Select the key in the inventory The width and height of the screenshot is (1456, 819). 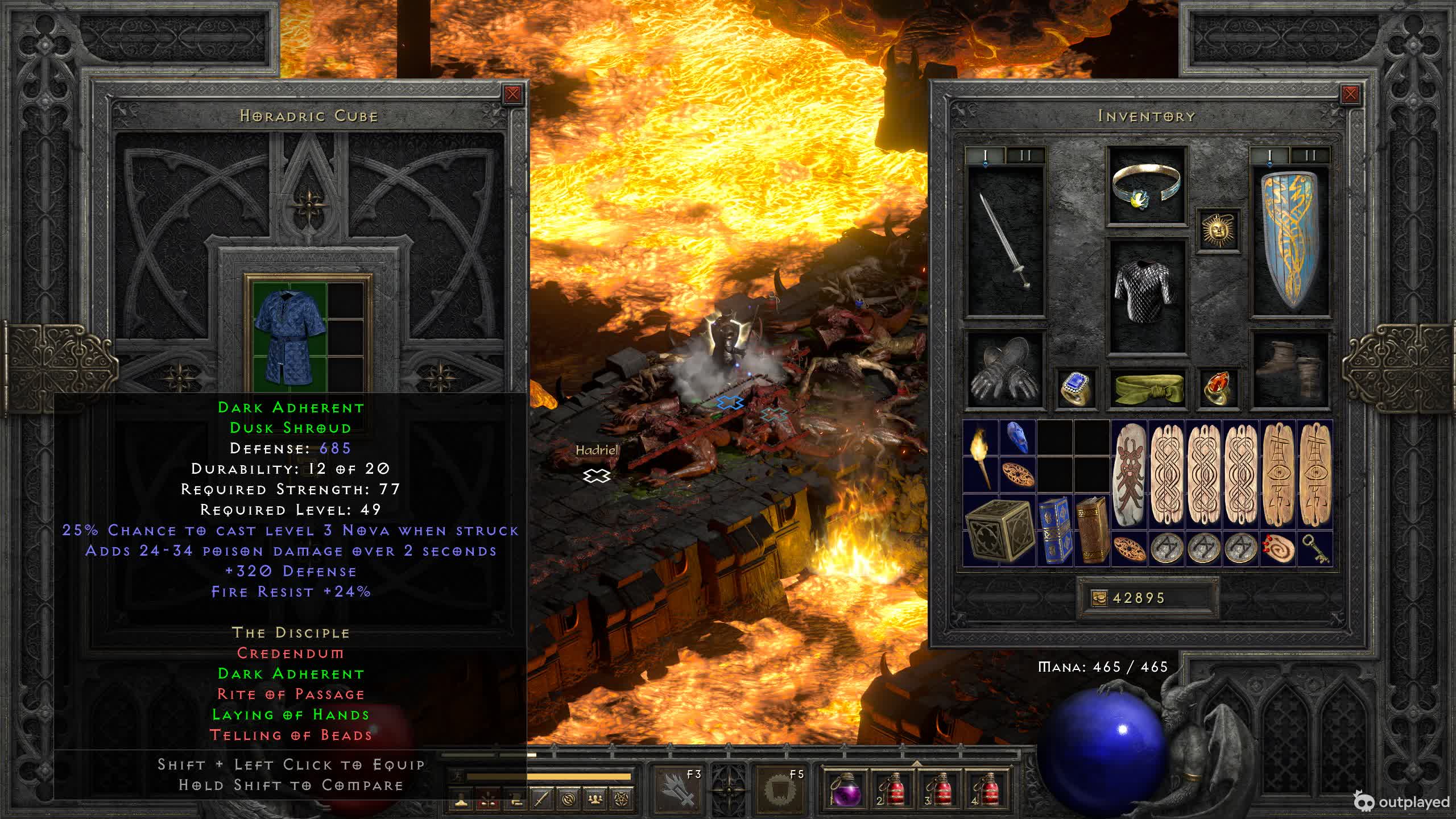[x=1315, y=548]
